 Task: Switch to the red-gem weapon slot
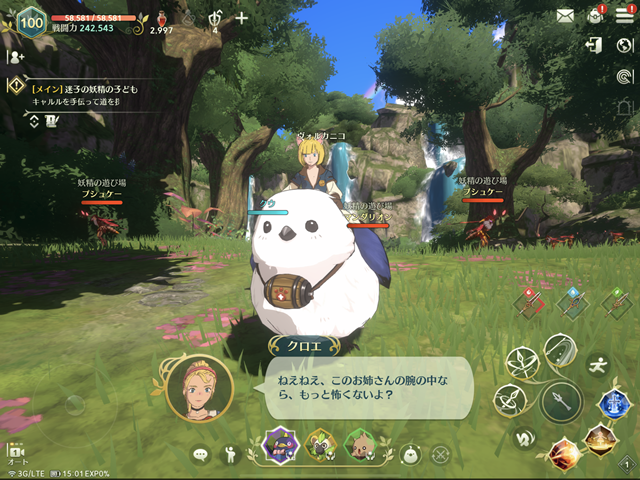(x=530, y=304)
